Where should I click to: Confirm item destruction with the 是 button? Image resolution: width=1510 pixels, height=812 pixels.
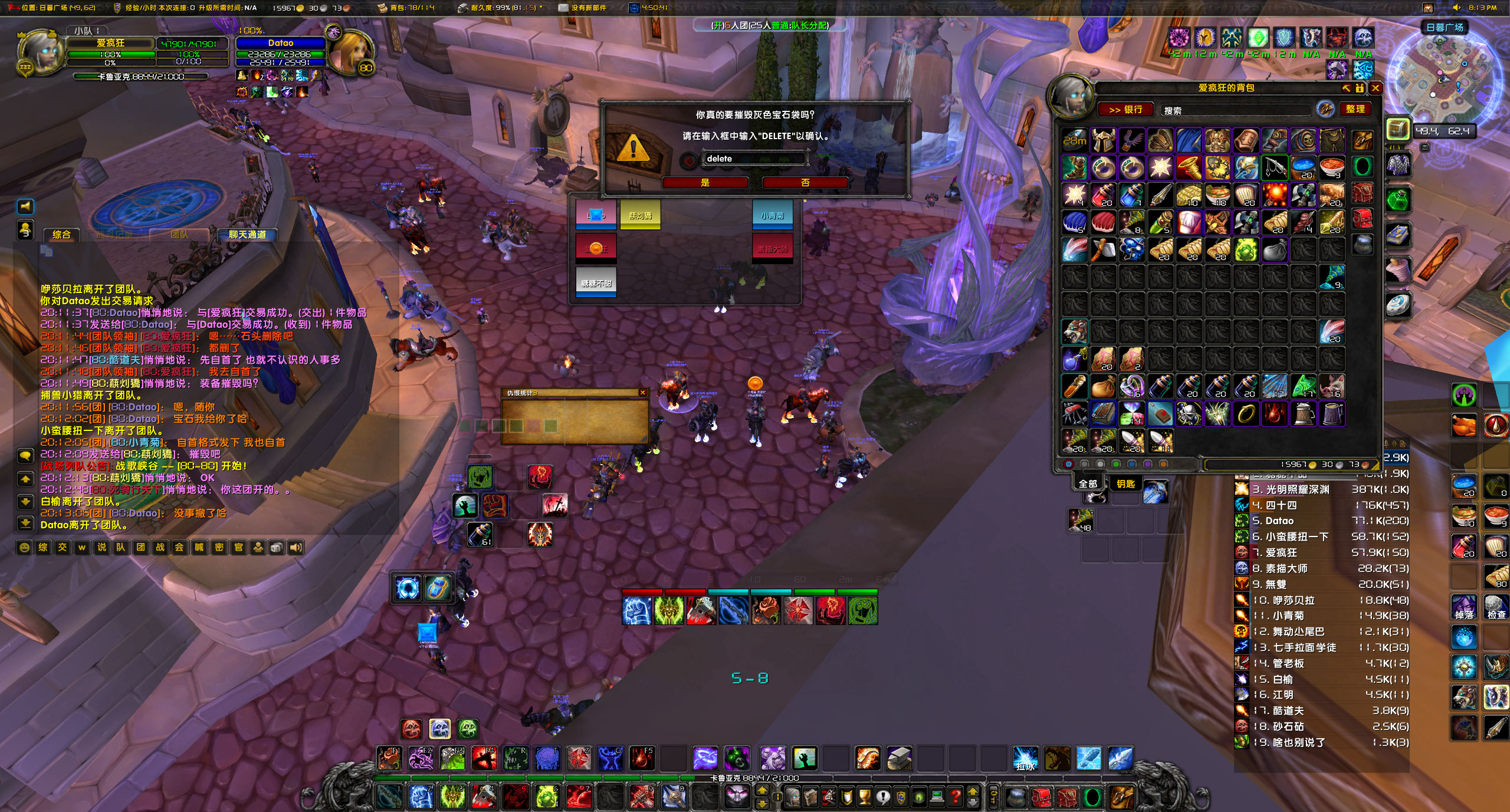[x=705, y=183]
